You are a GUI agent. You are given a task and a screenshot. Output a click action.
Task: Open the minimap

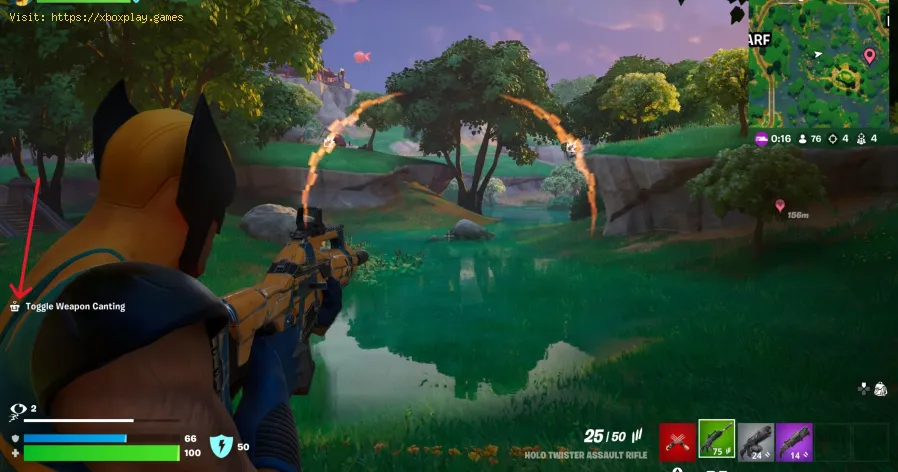[818, 64]
